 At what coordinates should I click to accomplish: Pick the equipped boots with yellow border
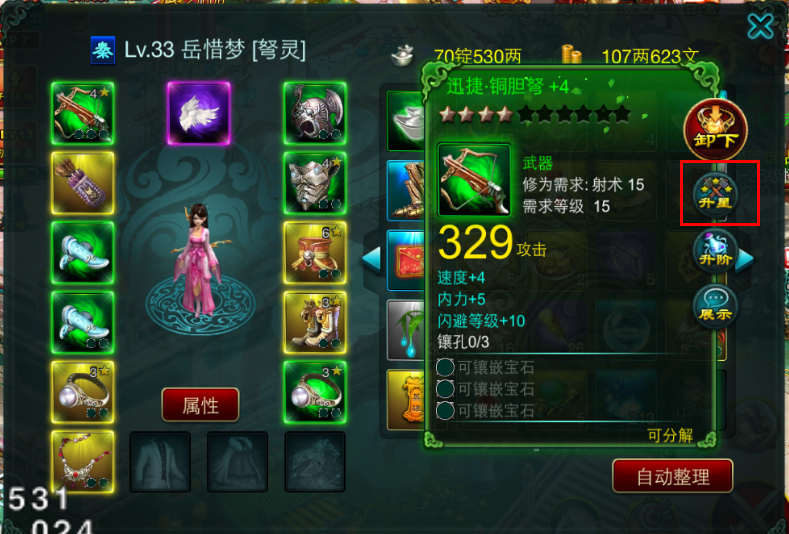315,321
